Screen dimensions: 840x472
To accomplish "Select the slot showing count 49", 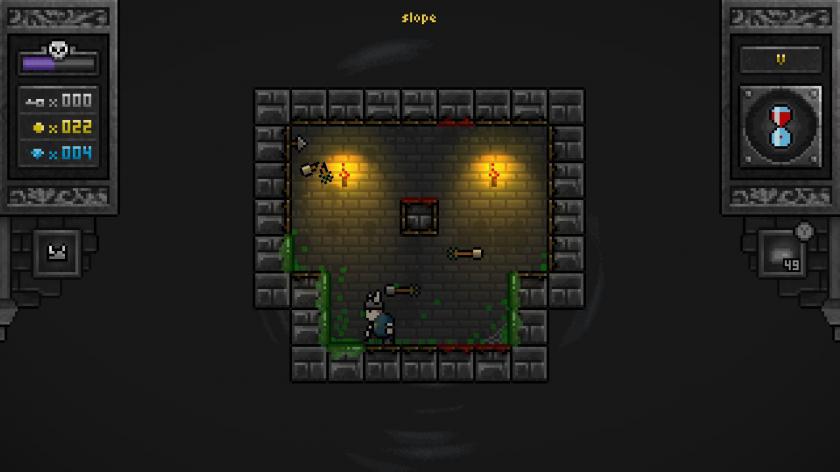I will (783, 254).
